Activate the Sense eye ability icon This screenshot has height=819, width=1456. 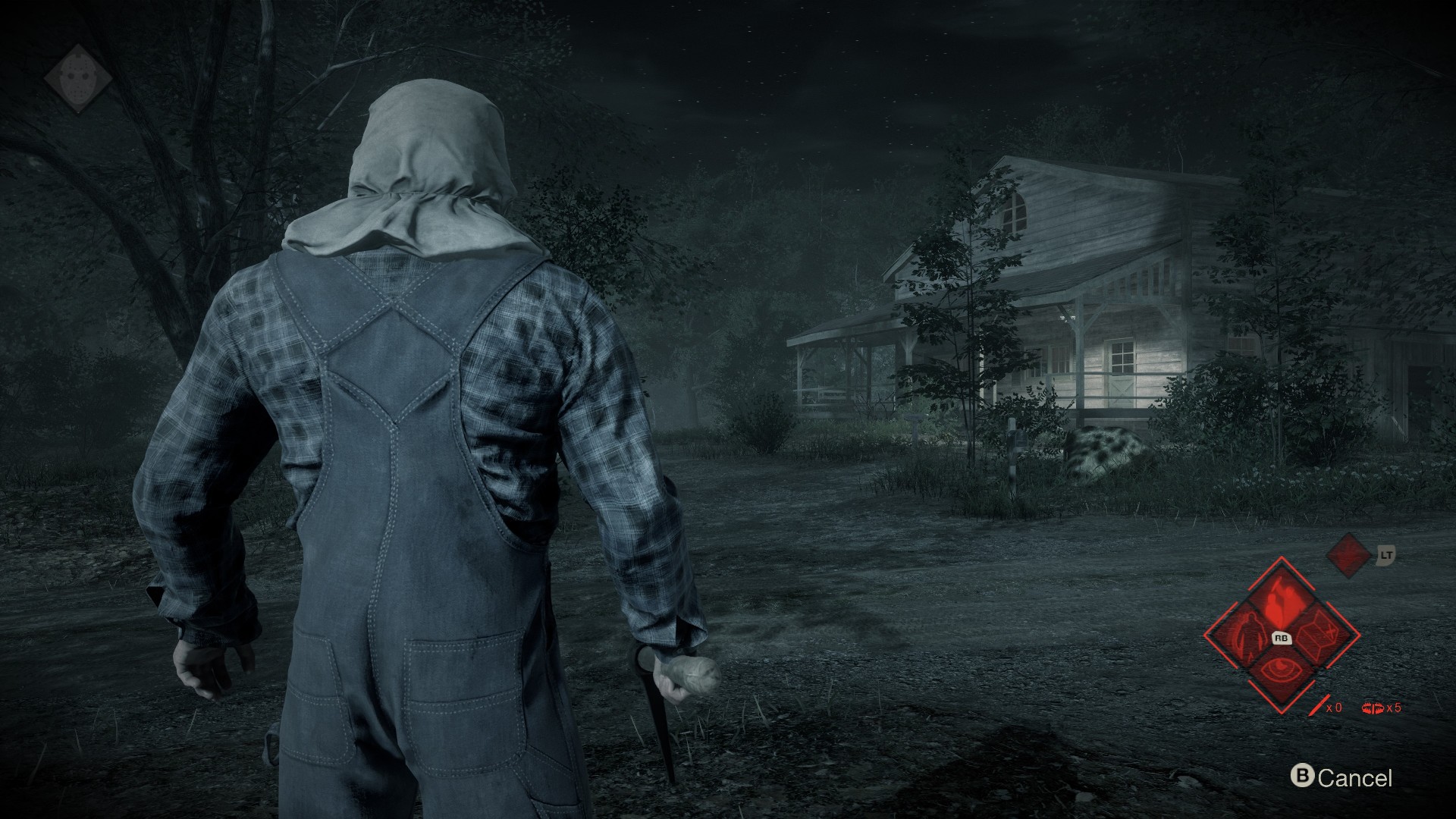point(1281,667)
